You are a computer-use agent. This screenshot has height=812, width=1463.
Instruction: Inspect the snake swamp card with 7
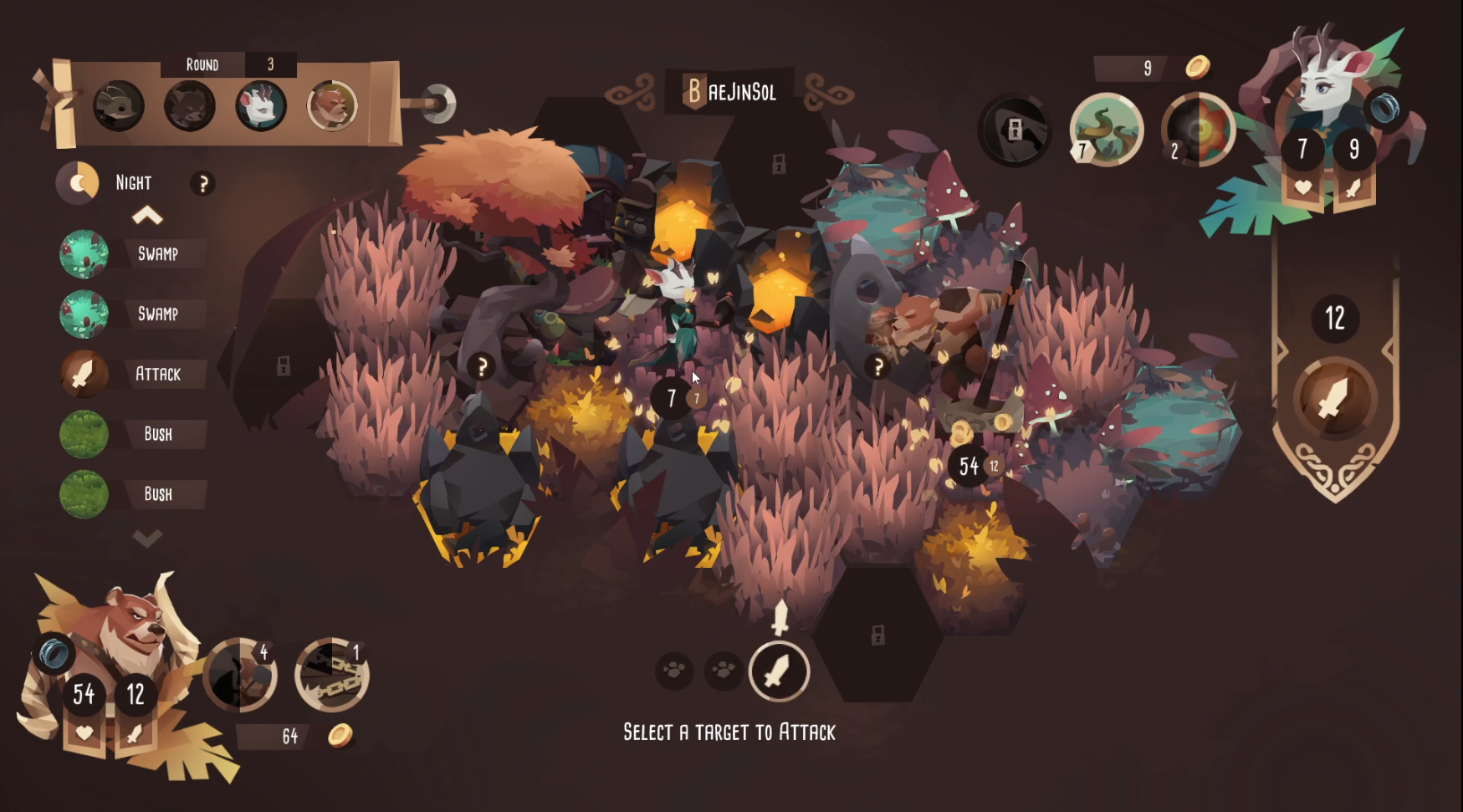click(1107, 130)
